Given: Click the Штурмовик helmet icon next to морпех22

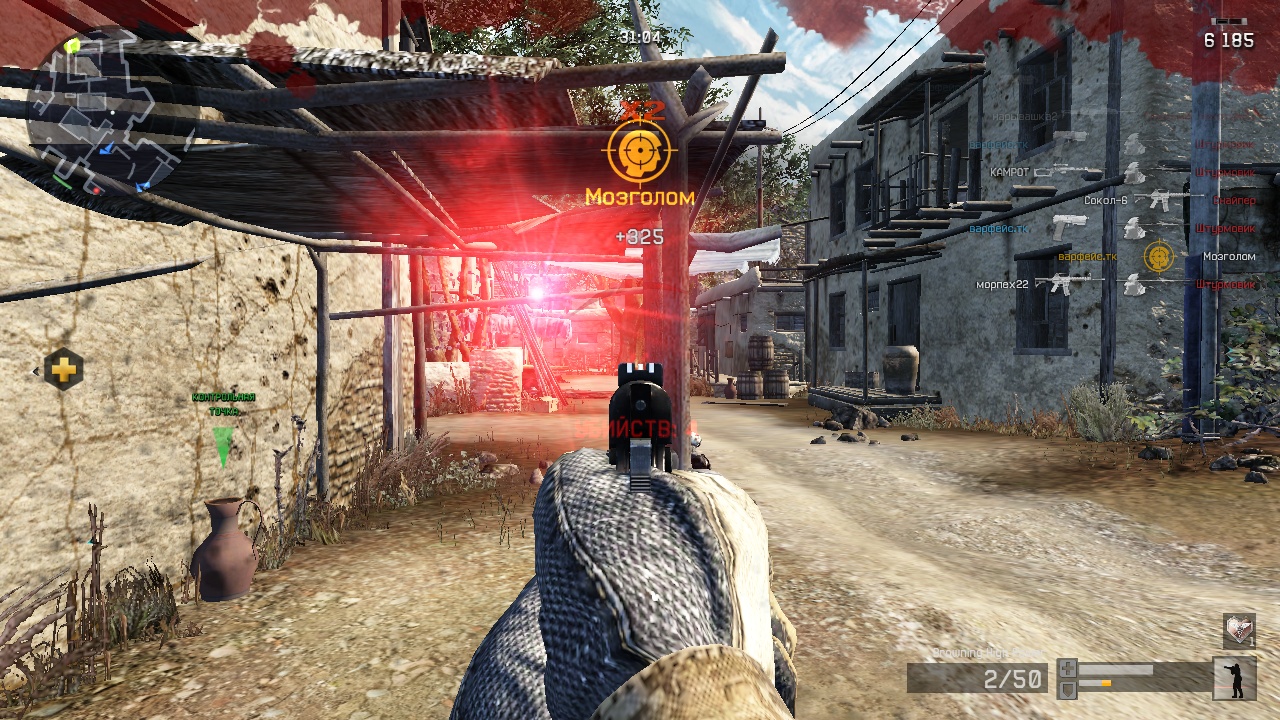Looking at the screenshot, I should 1133,283.
